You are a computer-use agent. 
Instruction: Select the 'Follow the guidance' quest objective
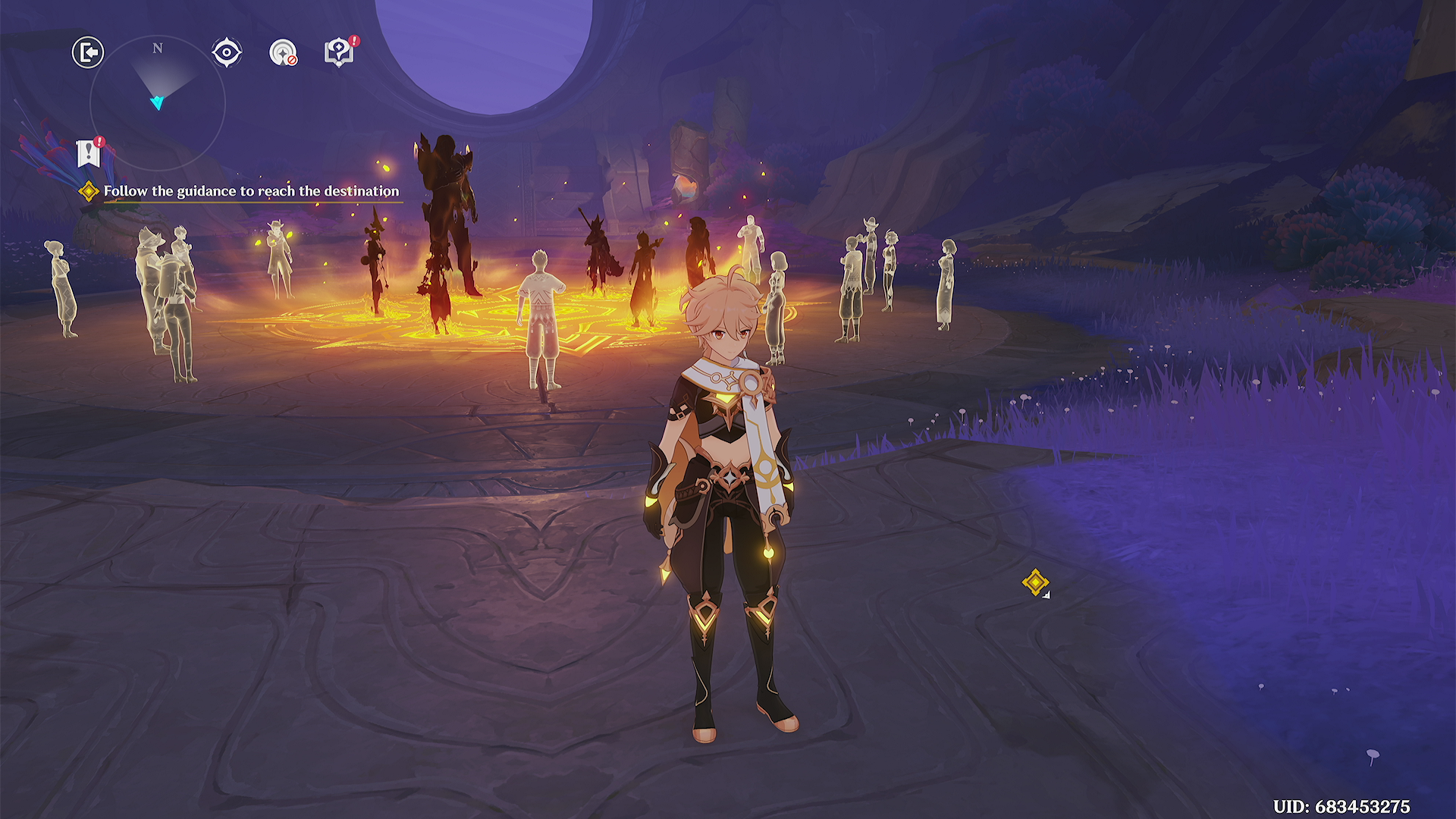pos(250,191)
